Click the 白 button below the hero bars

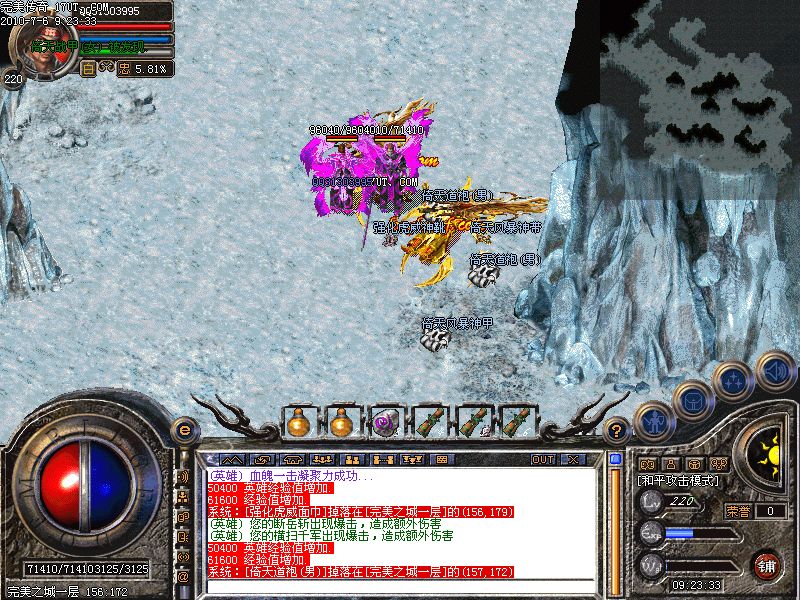point(87,69)
